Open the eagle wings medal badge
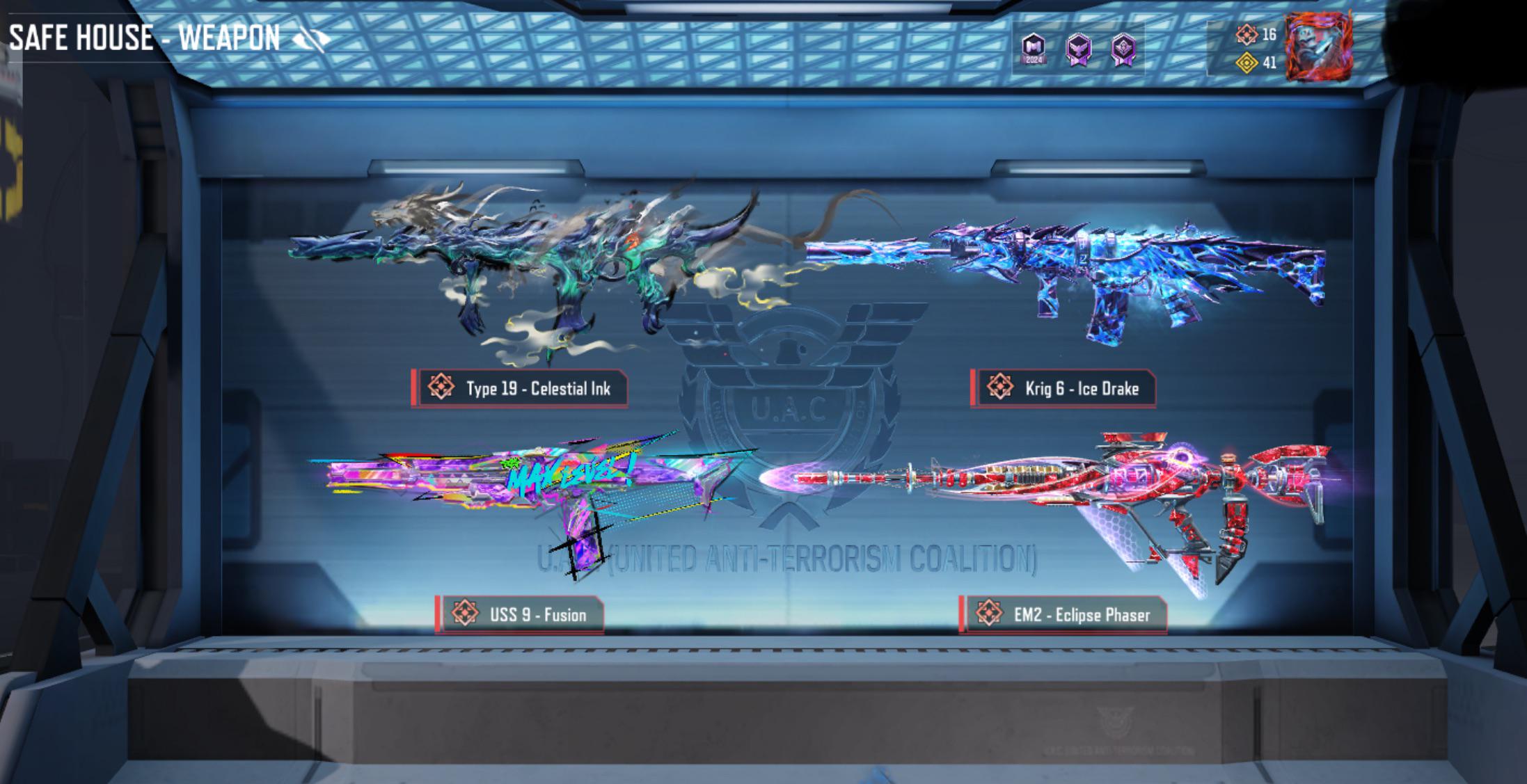 (1079, 49)
